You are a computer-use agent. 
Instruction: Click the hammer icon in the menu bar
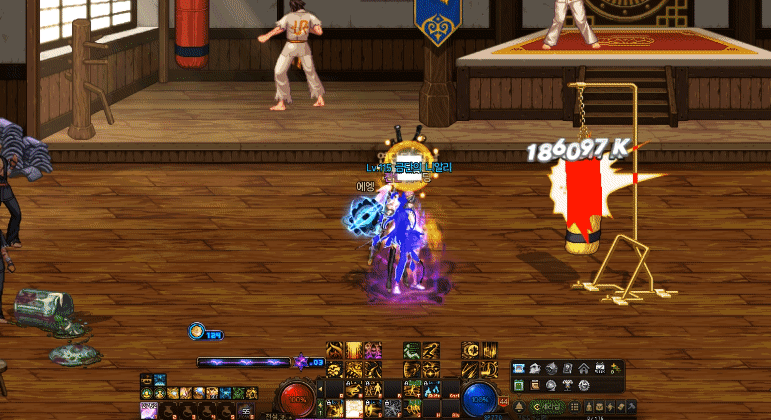point(631,408)
